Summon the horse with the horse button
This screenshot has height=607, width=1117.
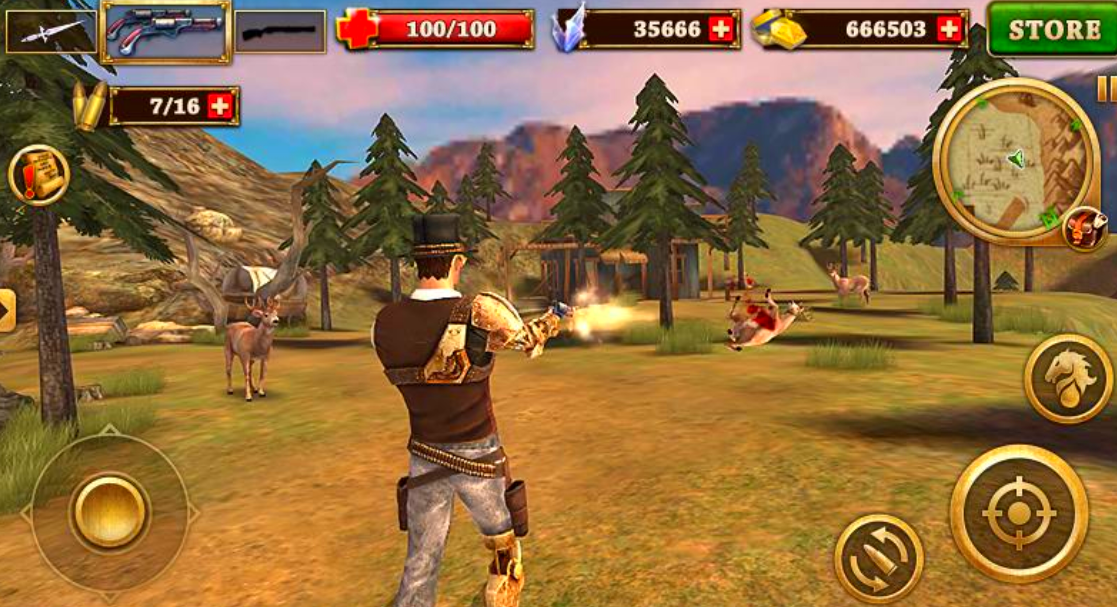click(1067, 378)
